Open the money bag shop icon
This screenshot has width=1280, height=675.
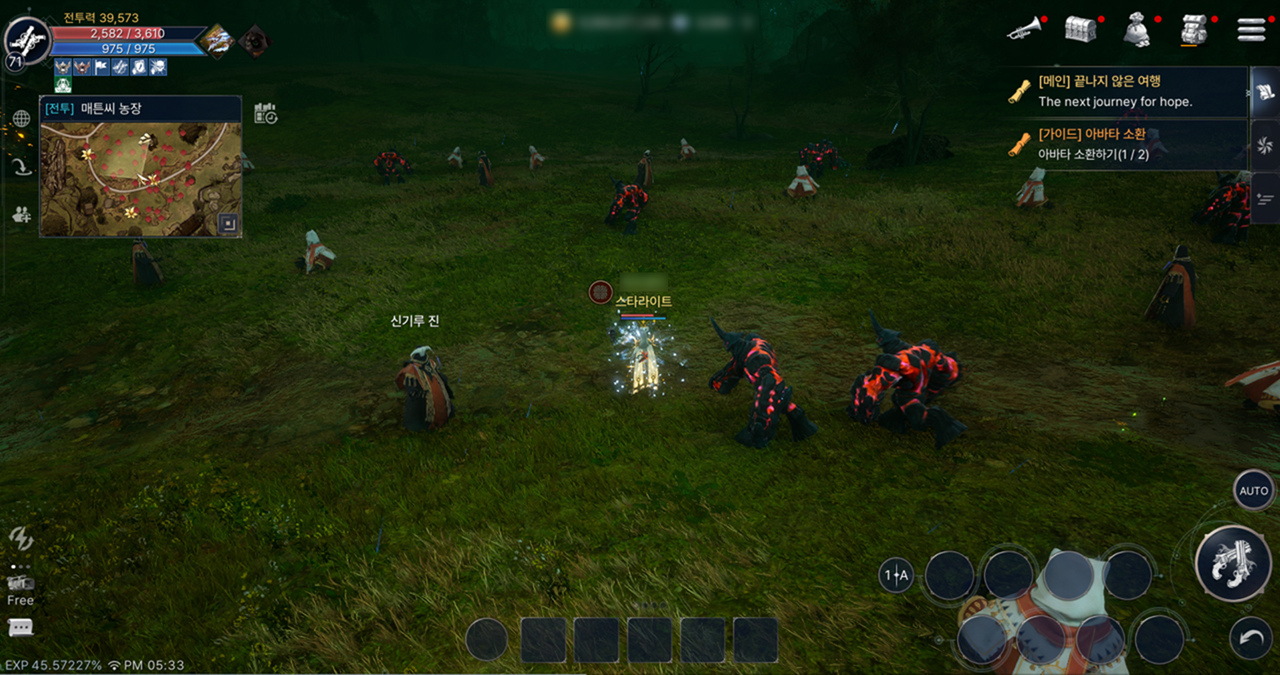click(x=1136, y=31)
